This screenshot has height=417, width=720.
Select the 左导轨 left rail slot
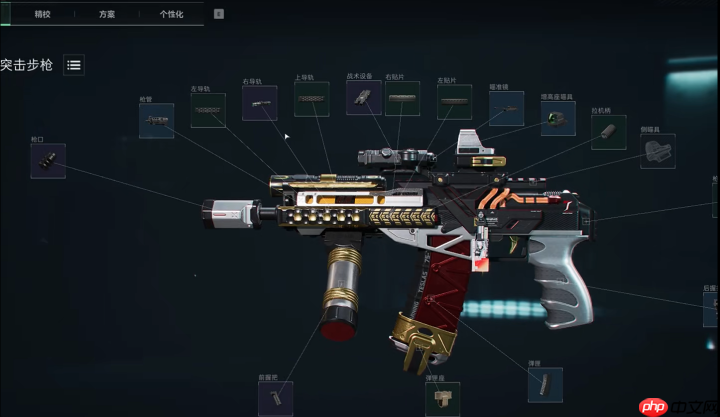(208, 111)
